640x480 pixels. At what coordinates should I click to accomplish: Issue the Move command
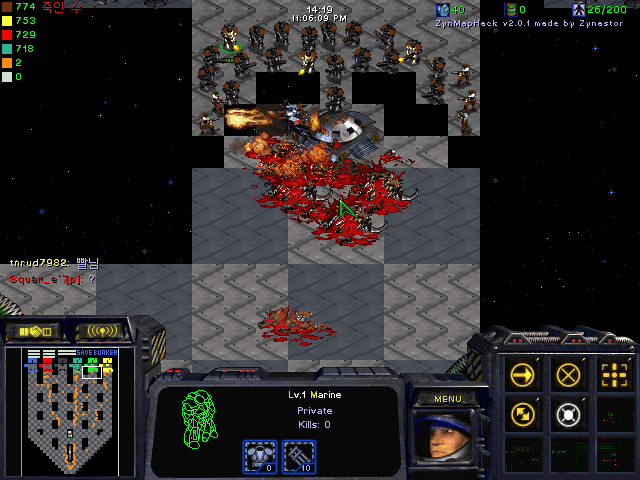(x=523, y=374)
